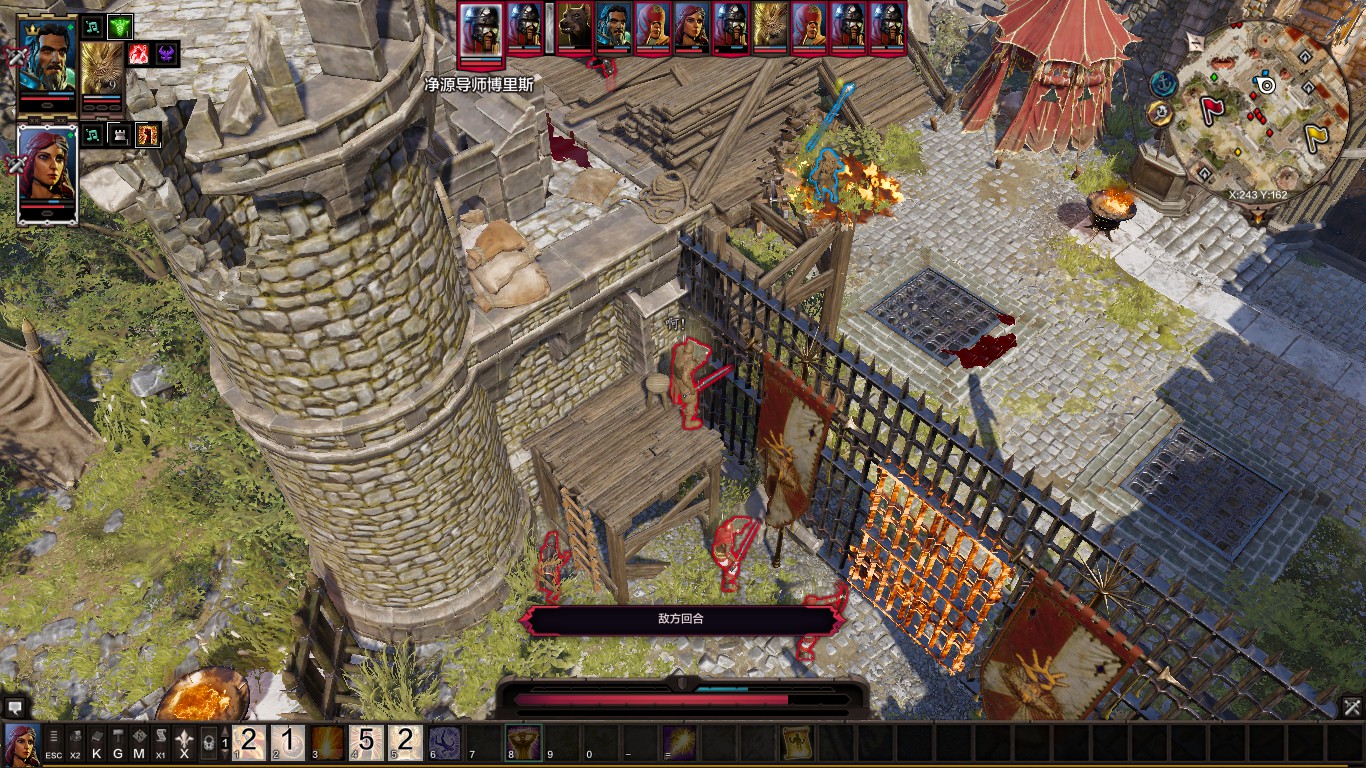
Task: Activate the fiery explosion skill in slot 3
Action: [x=328, y=743]
